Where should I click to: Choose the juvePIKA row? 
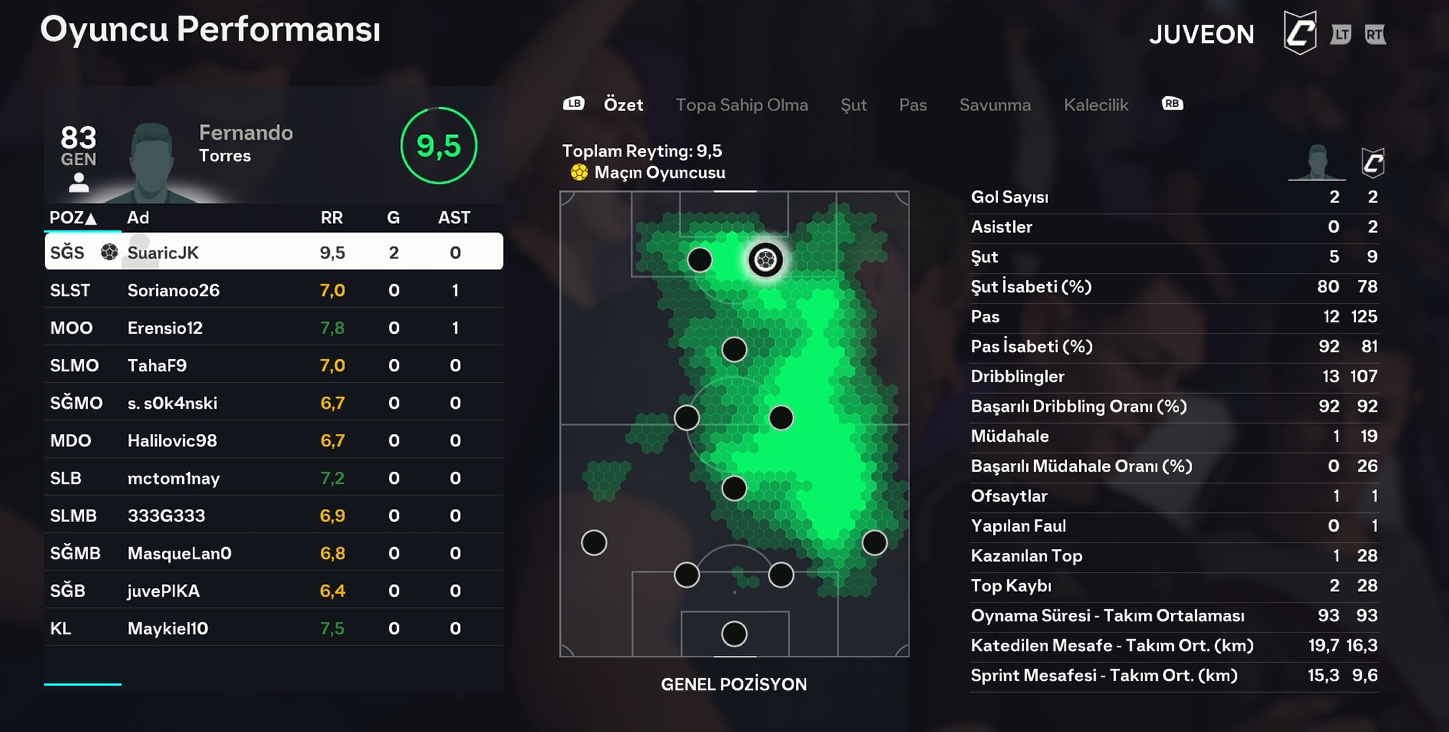point(273,591)
